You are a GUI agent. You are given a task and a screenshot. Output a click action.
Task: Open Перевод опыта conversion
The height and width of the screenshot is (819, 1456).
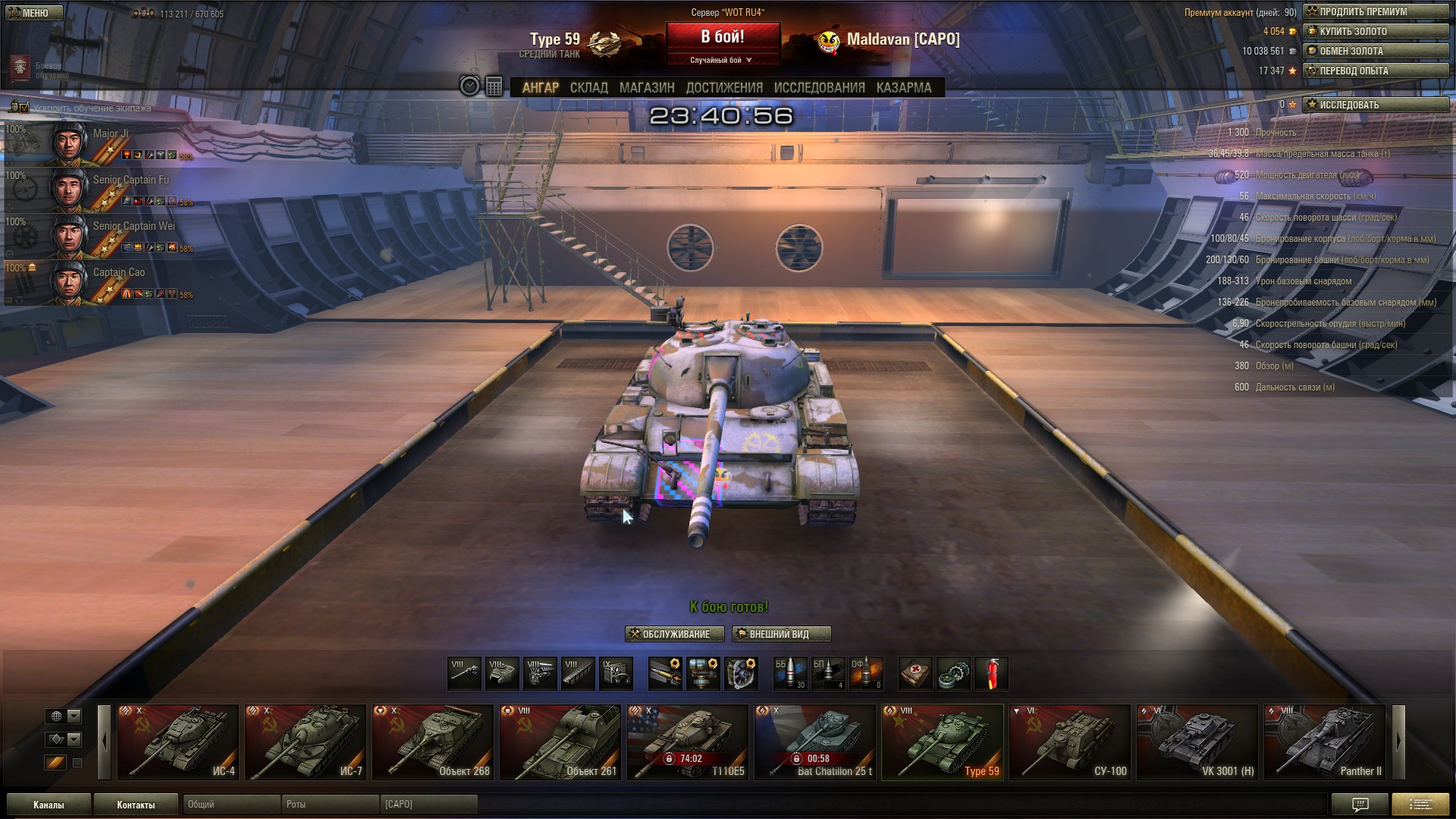pos(1375,71)
